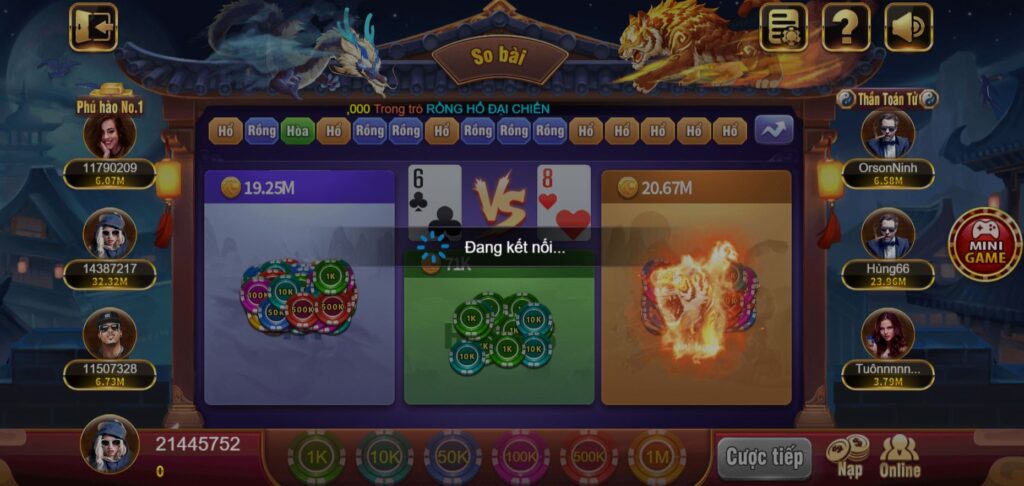Open the bet history list icon
The height and width of the screenshot is (486, 1024).
click(x=784, y=27)
